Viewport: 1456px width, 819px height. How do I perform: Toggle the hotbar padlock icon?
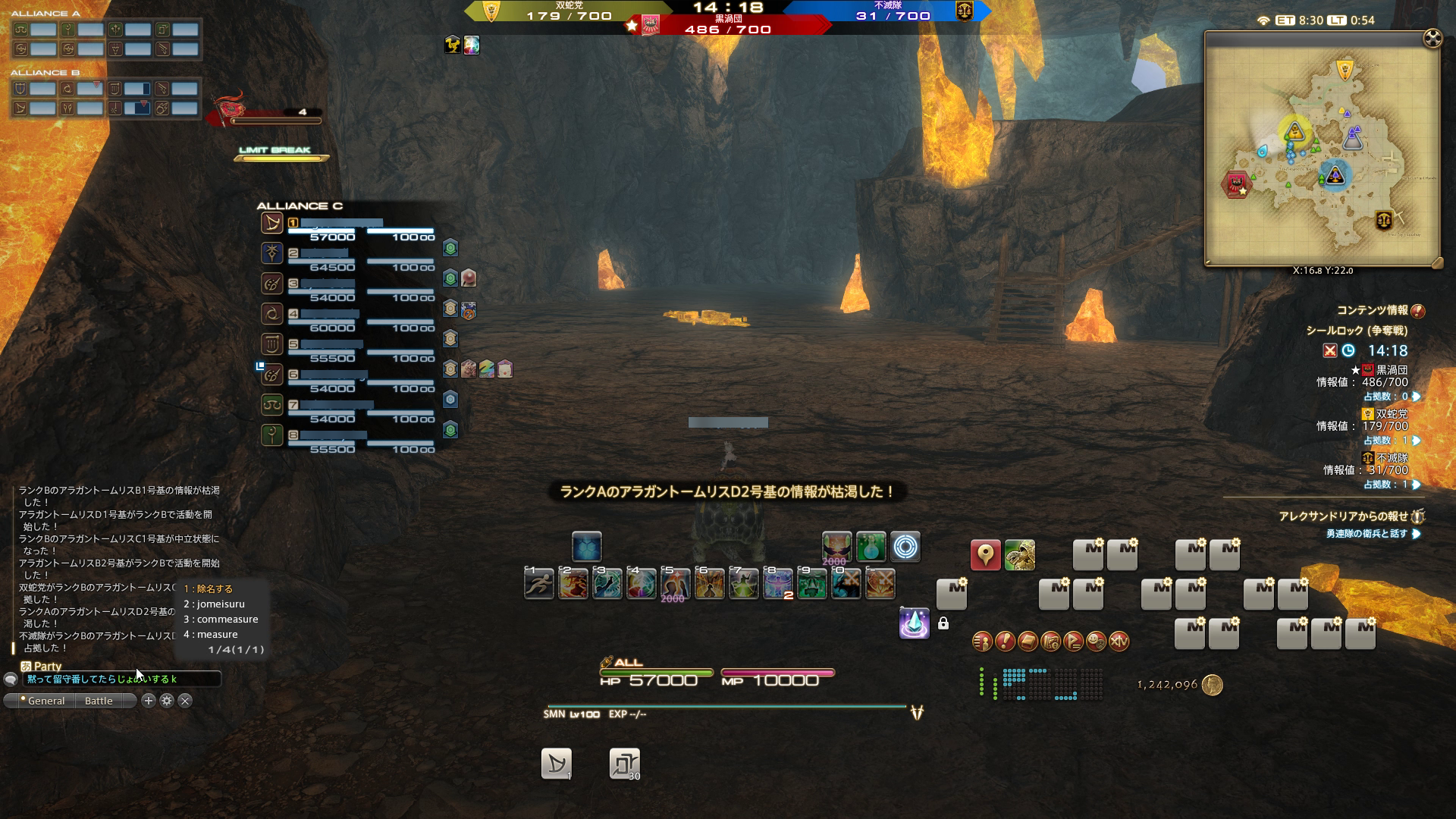point(943,623)
